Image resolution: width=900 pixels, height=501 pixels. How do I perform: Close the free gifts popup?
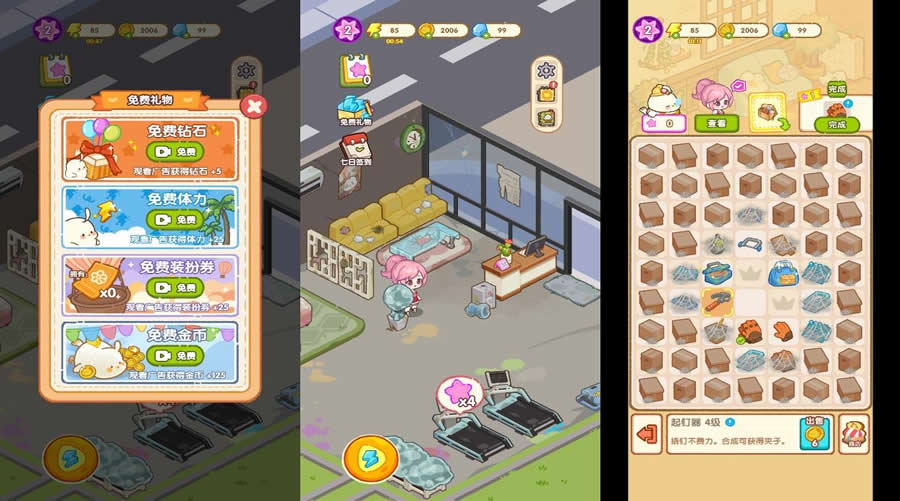point(255,106)
